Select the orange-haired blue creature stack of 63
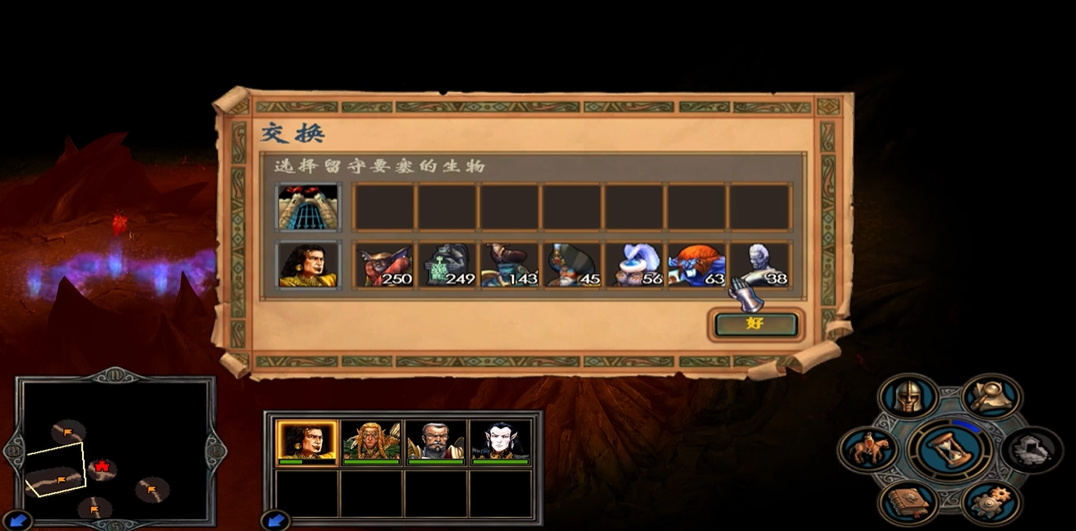This screenshot has height=531, width=1076. click(x=697, y=265)
